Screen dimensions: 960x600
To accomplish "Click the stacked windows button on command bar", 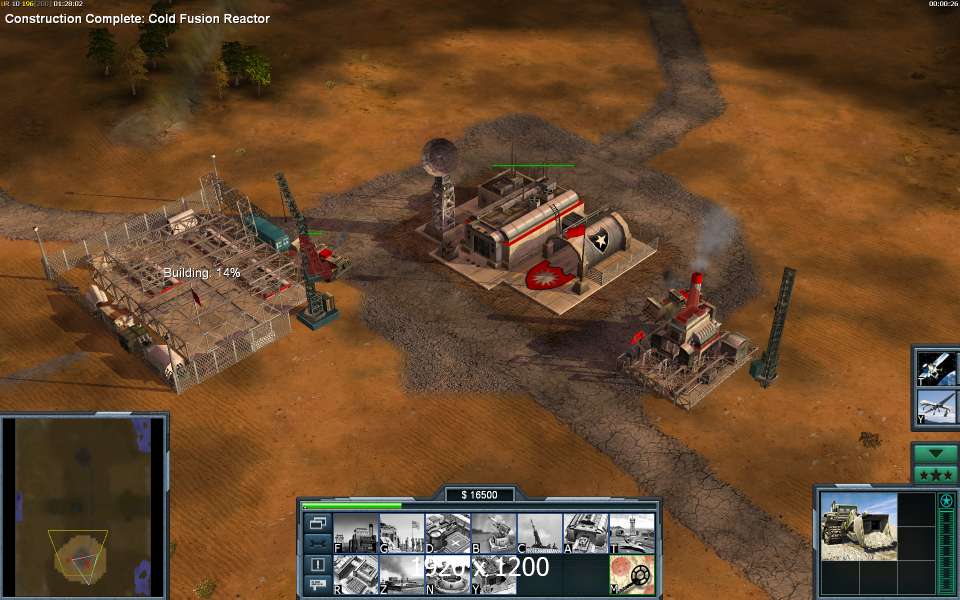I will pos(317,522).
